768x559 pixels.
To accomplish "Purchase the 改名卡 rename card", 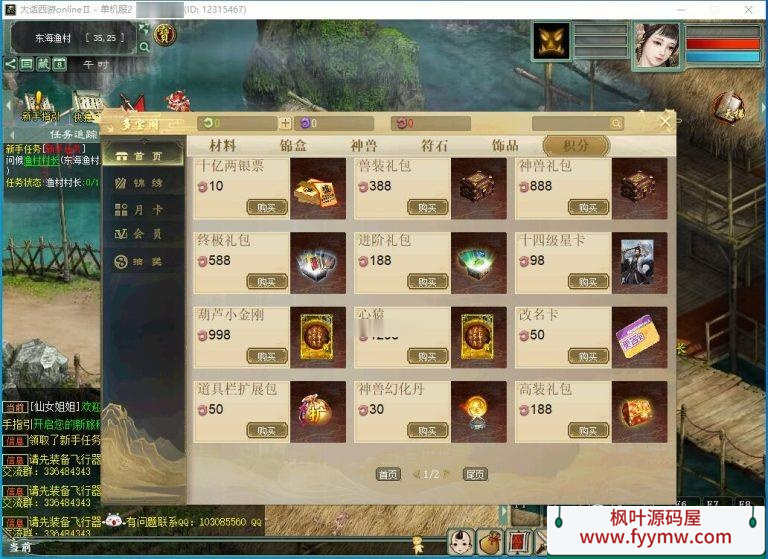I will (588, 356).
